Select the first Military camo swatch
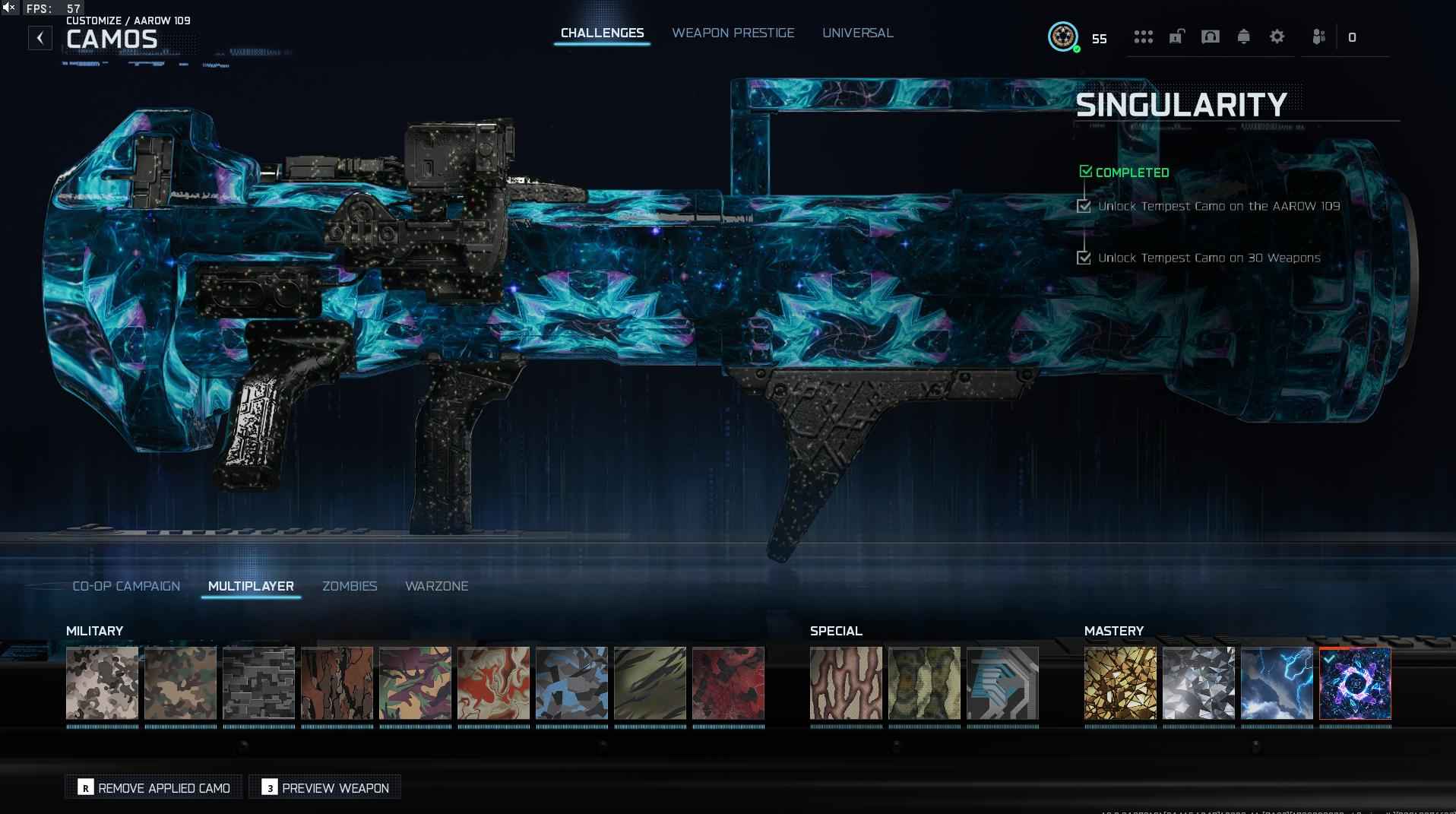 (x=102, y=683)
